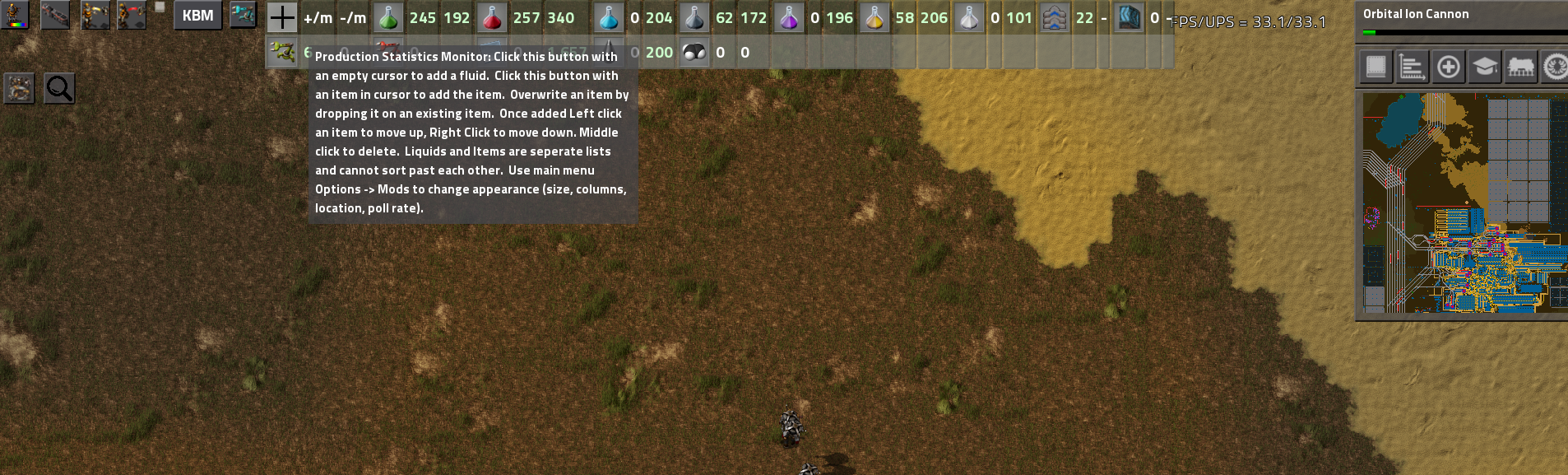Select the green science pack monitor entry
The height and width of the screenshot is (475, 1568).
(x=388, y=17)
